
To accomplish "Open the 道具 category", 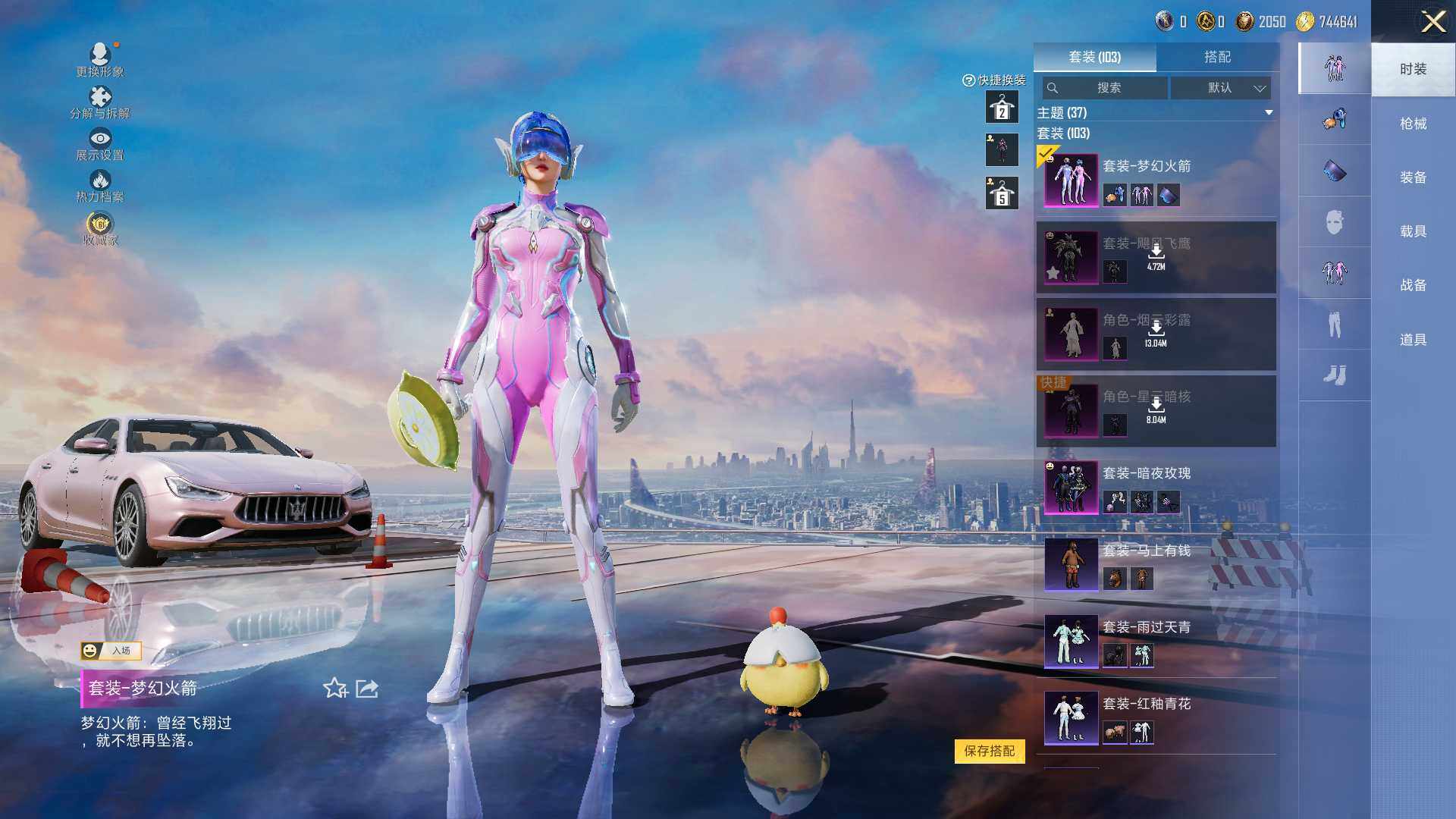I will [1413, 340].
